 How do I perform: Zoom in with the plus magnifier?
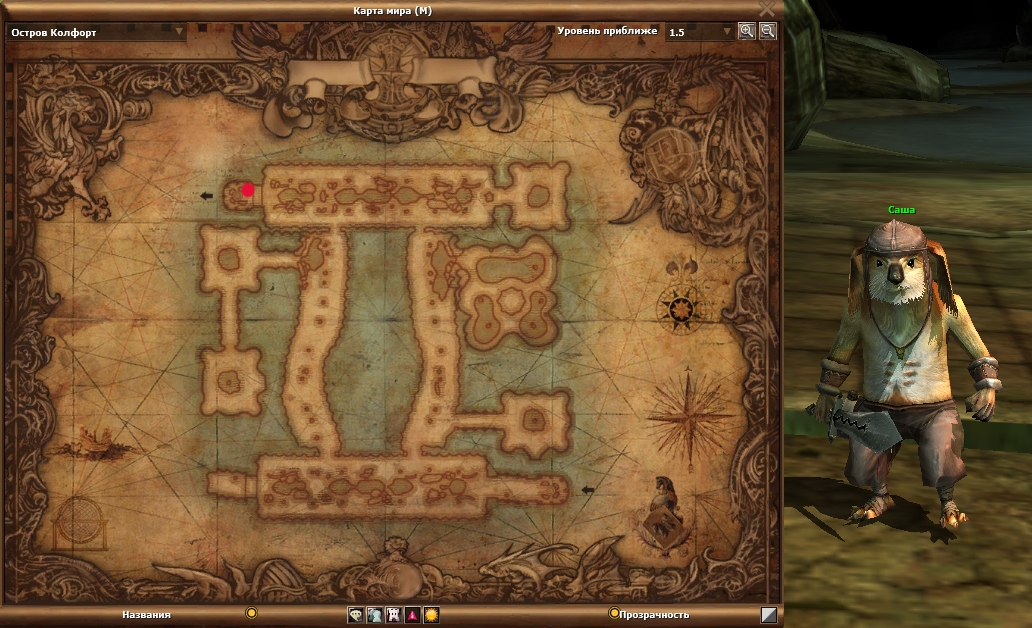746,31
